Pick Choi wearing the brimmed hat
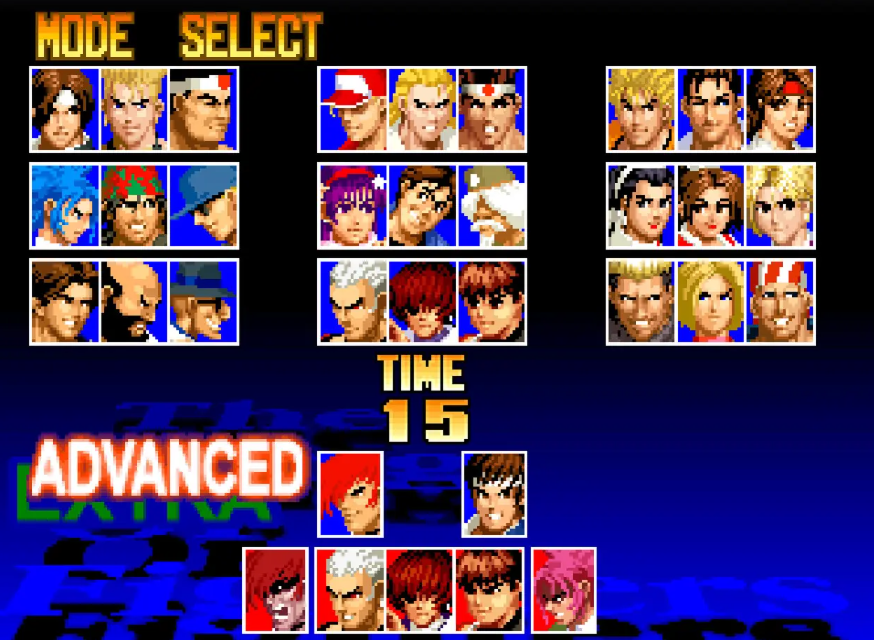This screenshot has width=874, height=640. pos(203,302)
